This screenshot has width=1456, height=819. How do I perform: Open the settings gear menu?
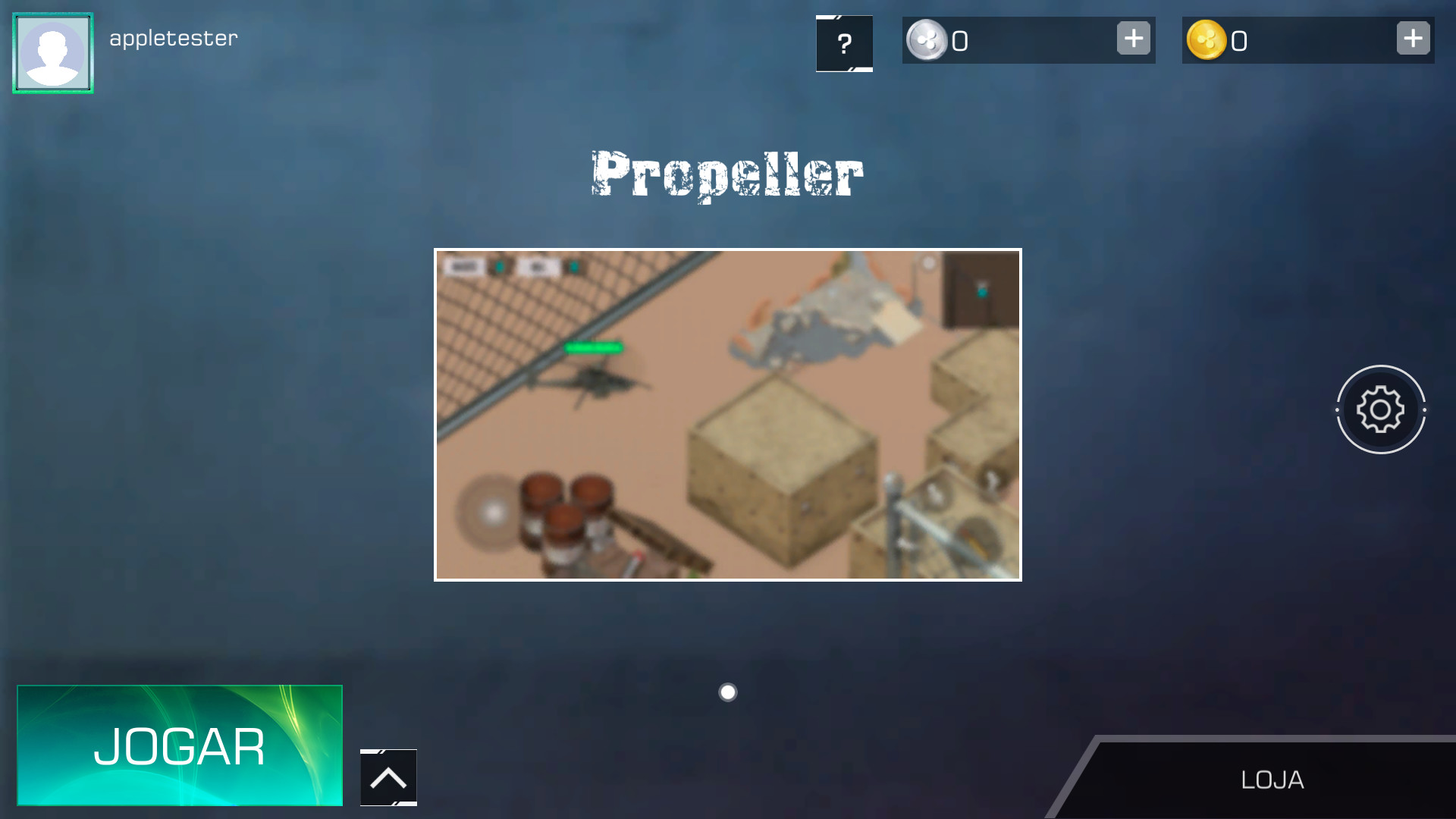pyautogui.click(x=1381, y=409)
